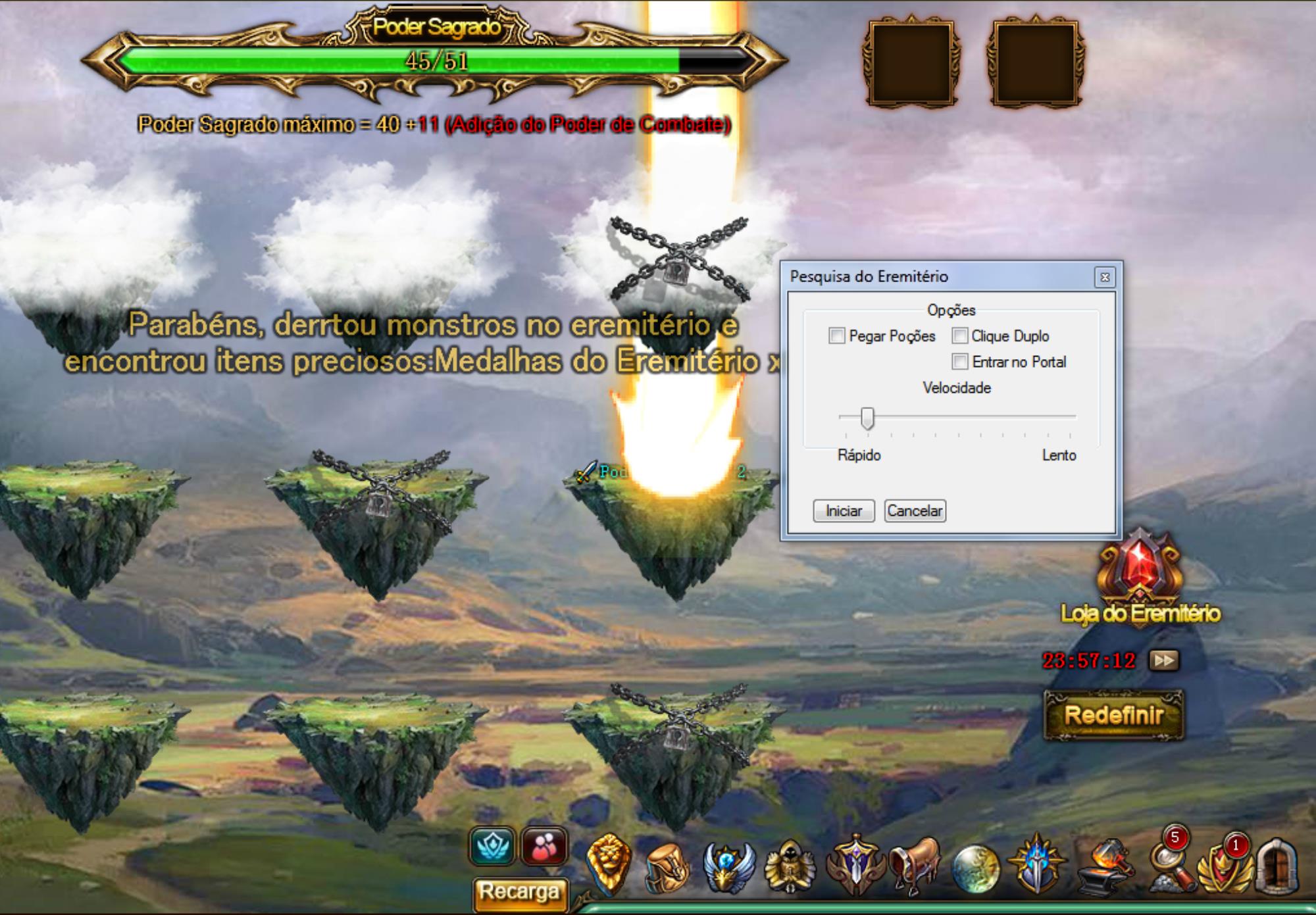The height and width of the screenshot is (915, 1316).
Task: Enable the Pegar Poções checkbox
Action: click(836, 336)
